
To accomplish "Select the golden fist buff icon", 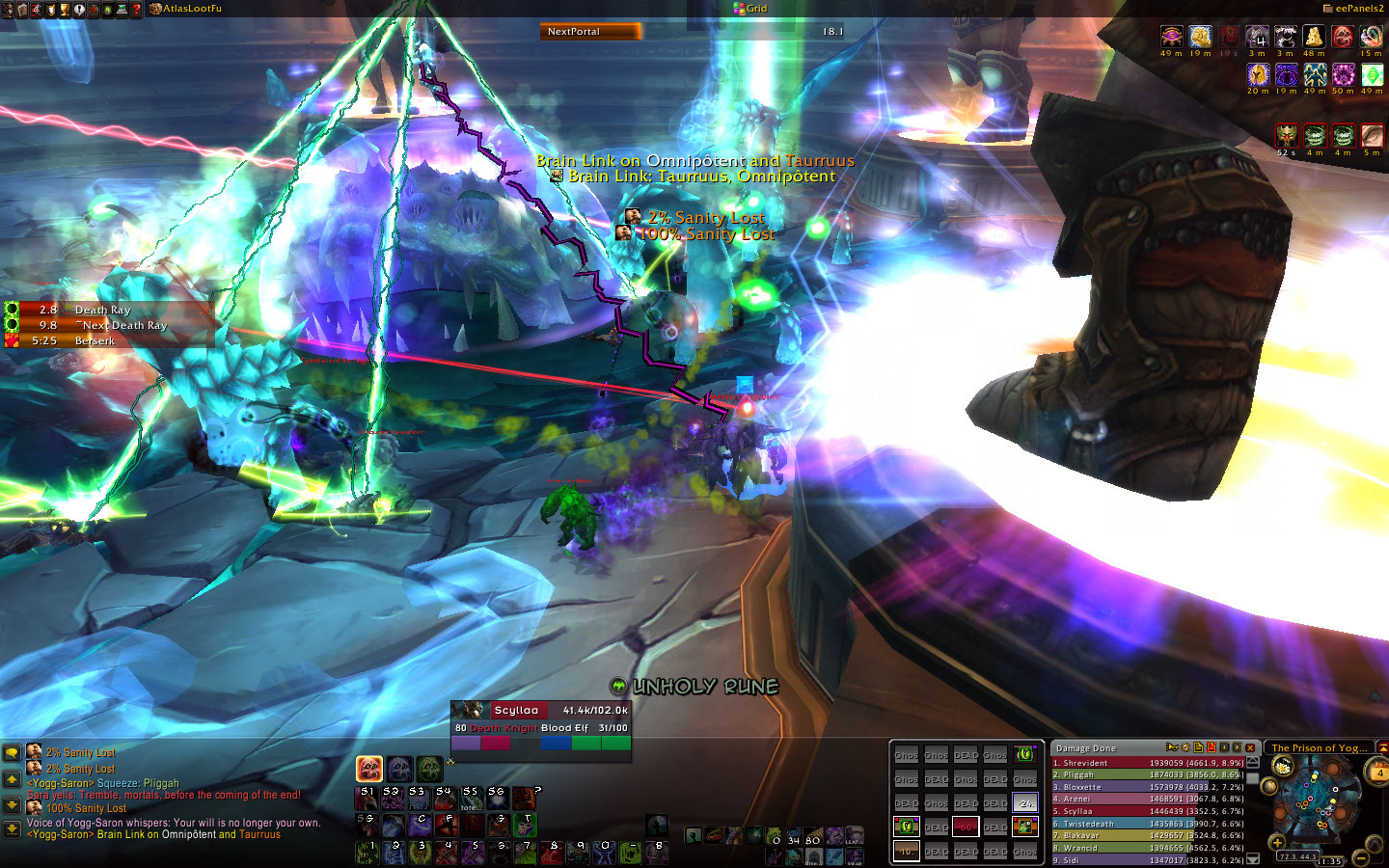I will click(x=1200, y=38).
